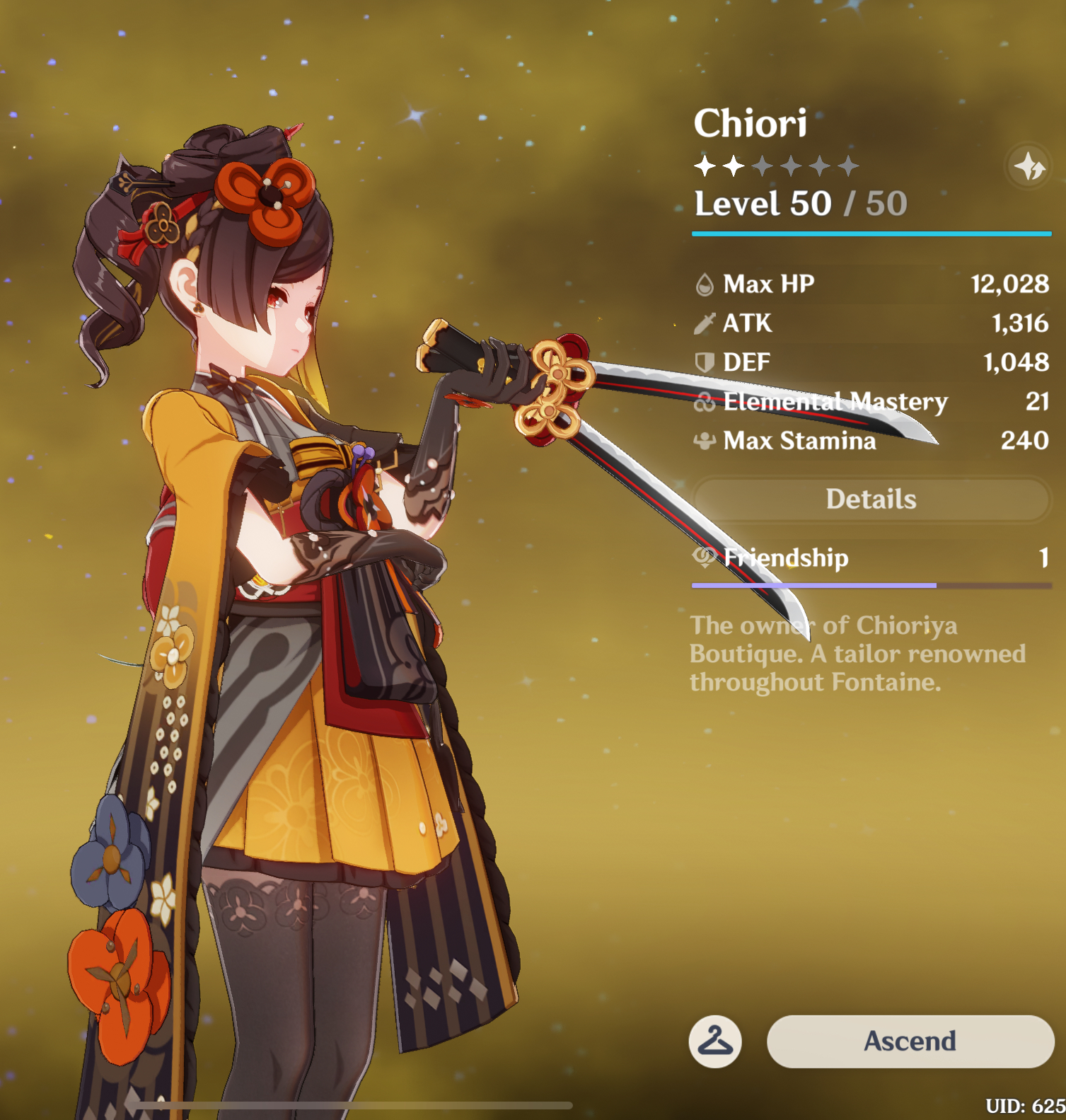The image size is (1066, 1120).
Task: Toggle the second star of Chiori's rating
Action: tap(734, 164)
